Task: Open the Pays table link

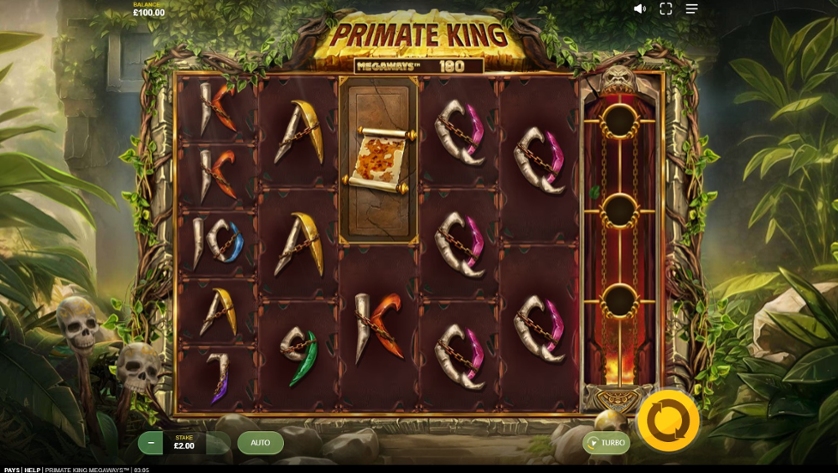Action: pos(11,469)
